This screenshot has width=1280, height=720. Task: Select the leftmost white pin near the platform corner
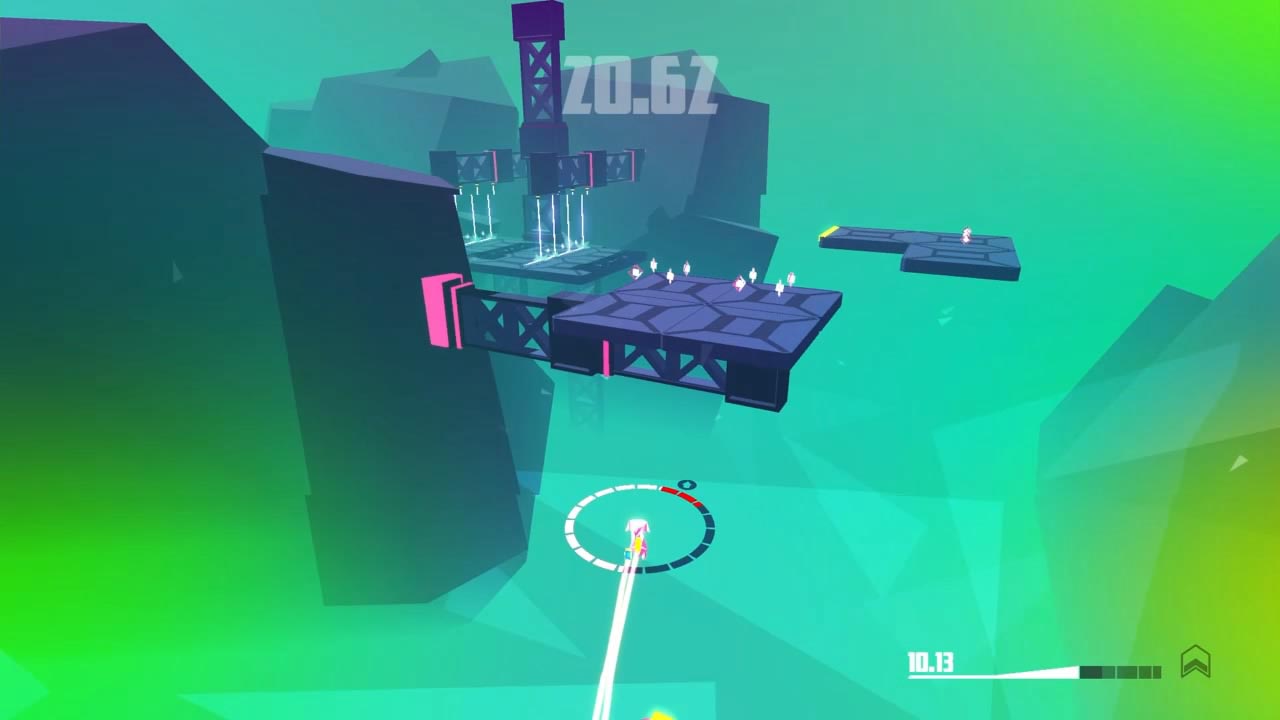654,265
